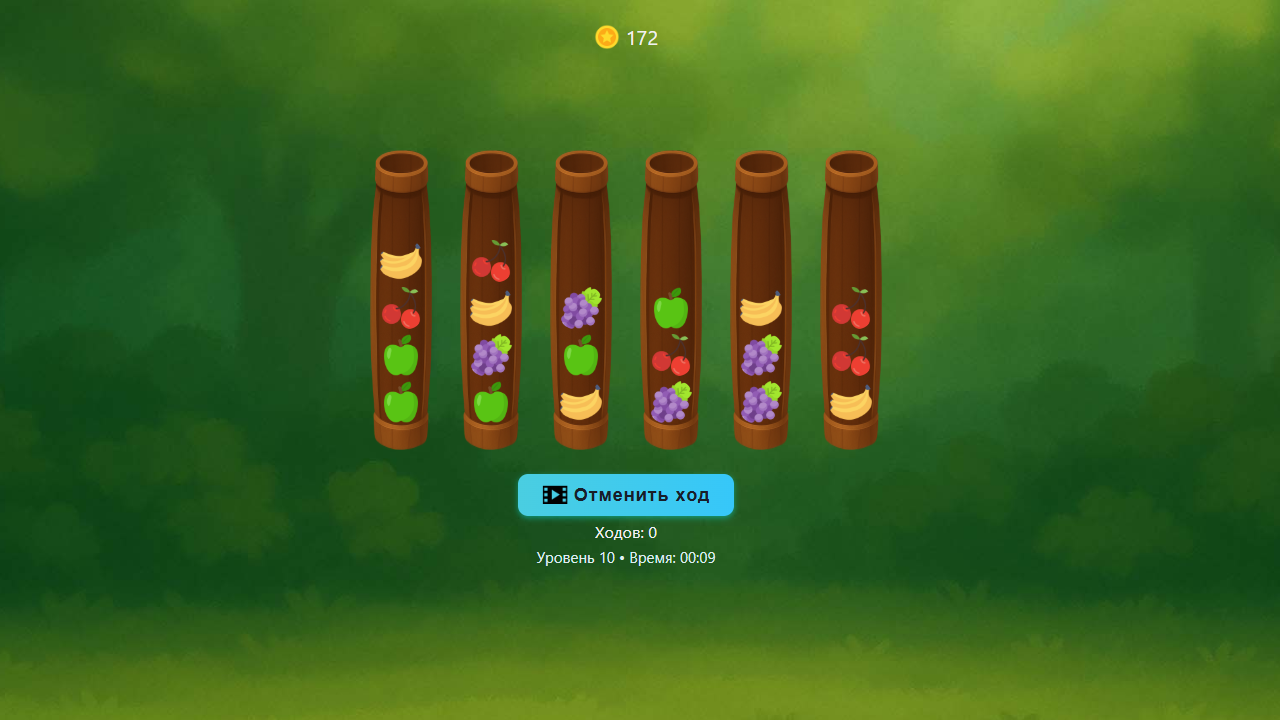The height and width of the screenshot is (720, 1280).
Task: Click the cherry pair in the first tube
Action: tap(401, 315)
